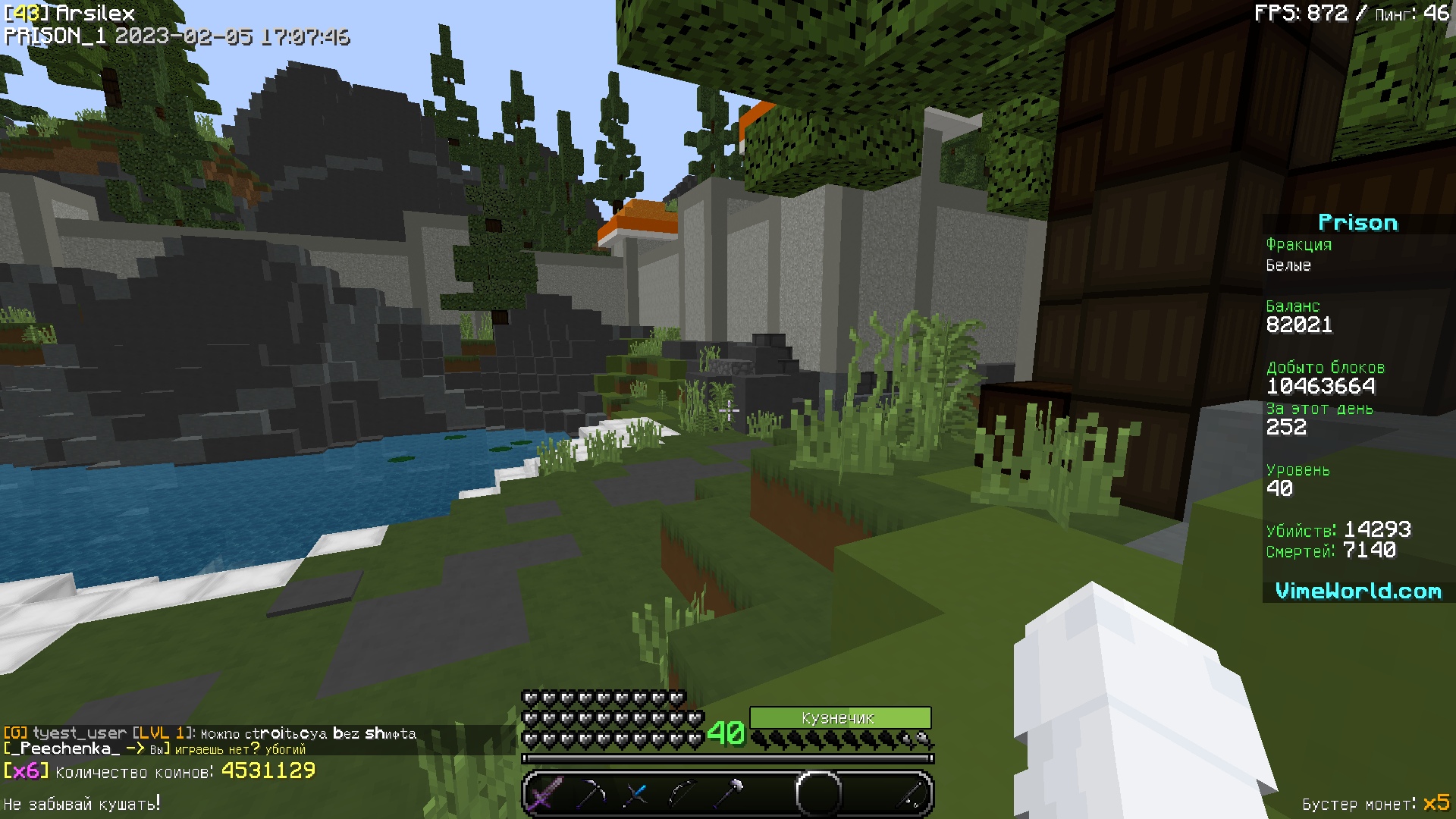Select the pickaxe in the hotbar
The height and width of the screenshot is (819, 1456).
[591, 794]
